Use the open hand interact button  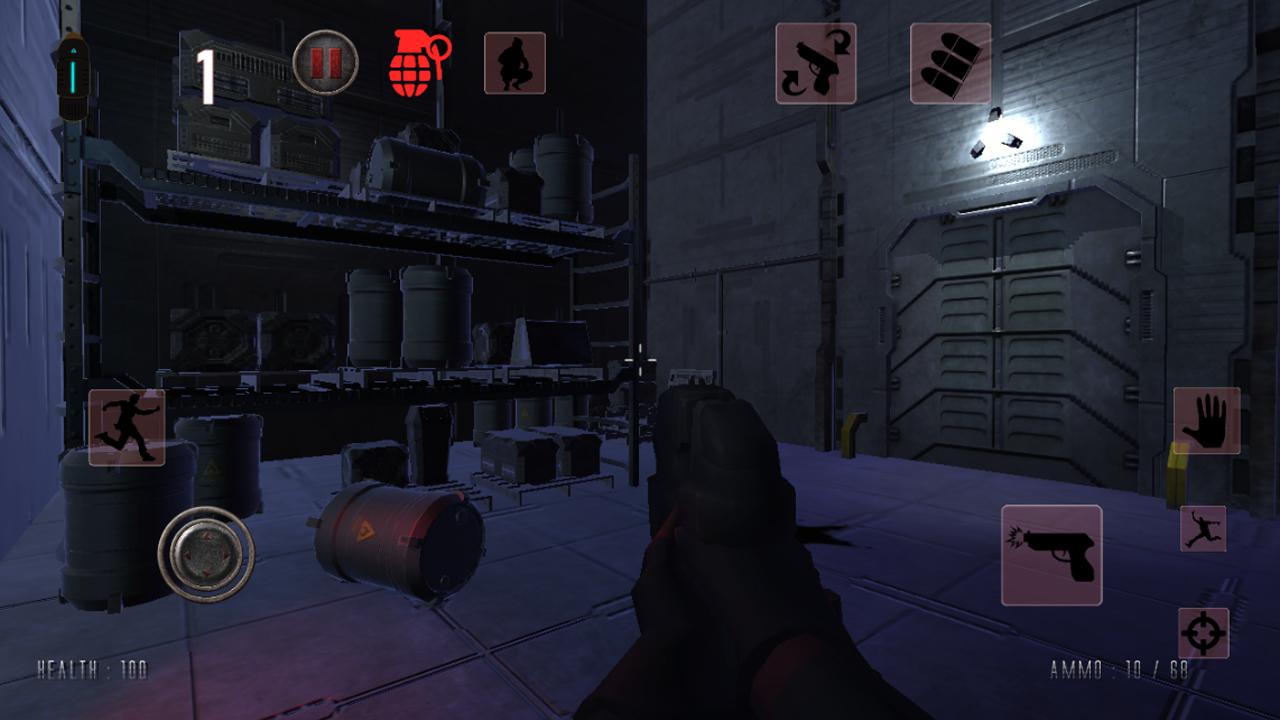(x=1206, y=421)
